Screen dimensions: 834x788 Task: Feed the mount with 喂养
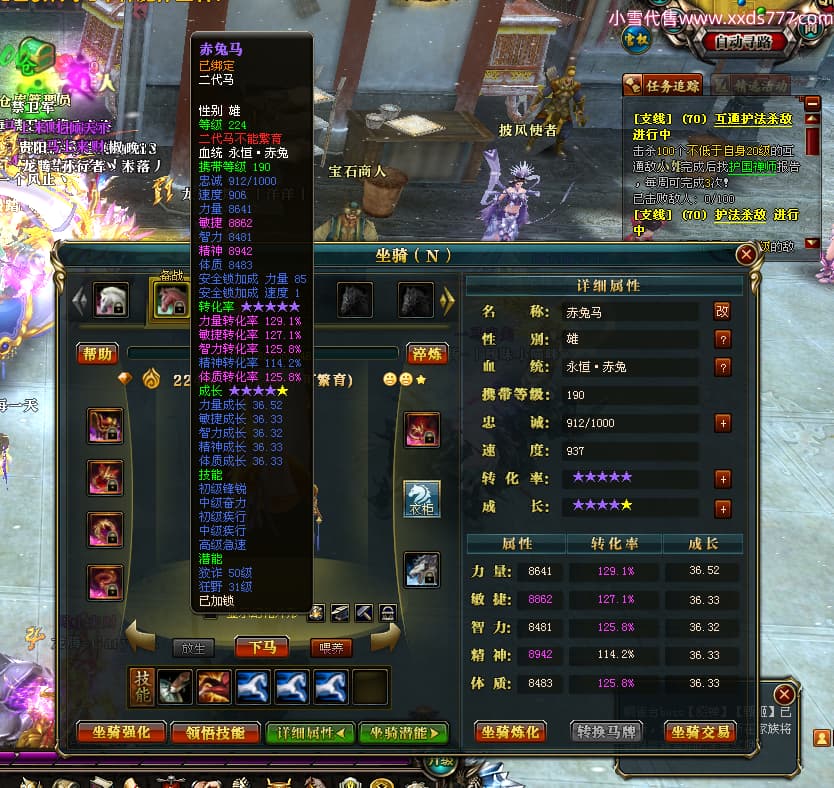331,647
